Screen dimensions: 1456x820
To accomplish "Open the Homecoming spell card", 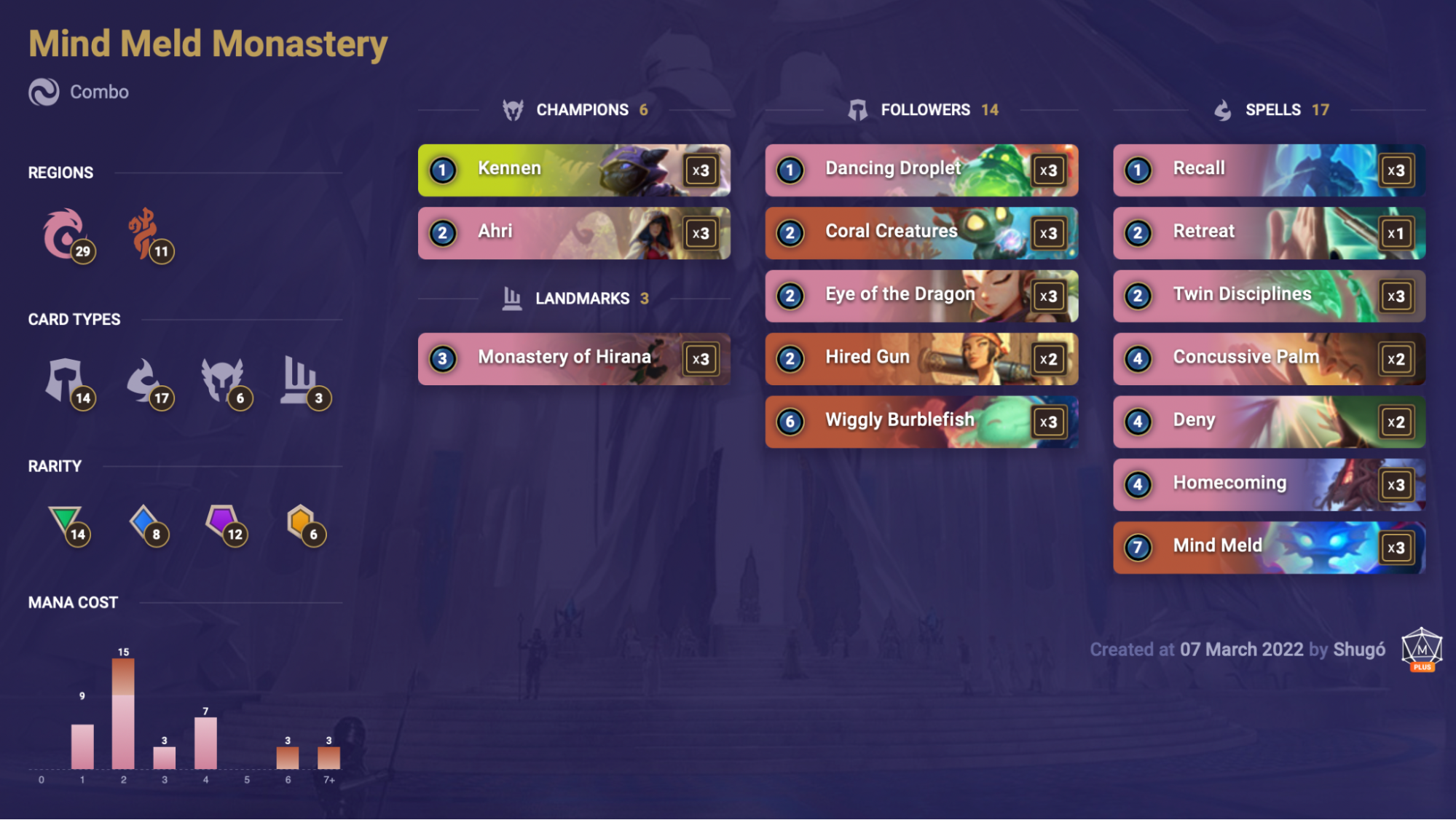I will point(1268,484).
